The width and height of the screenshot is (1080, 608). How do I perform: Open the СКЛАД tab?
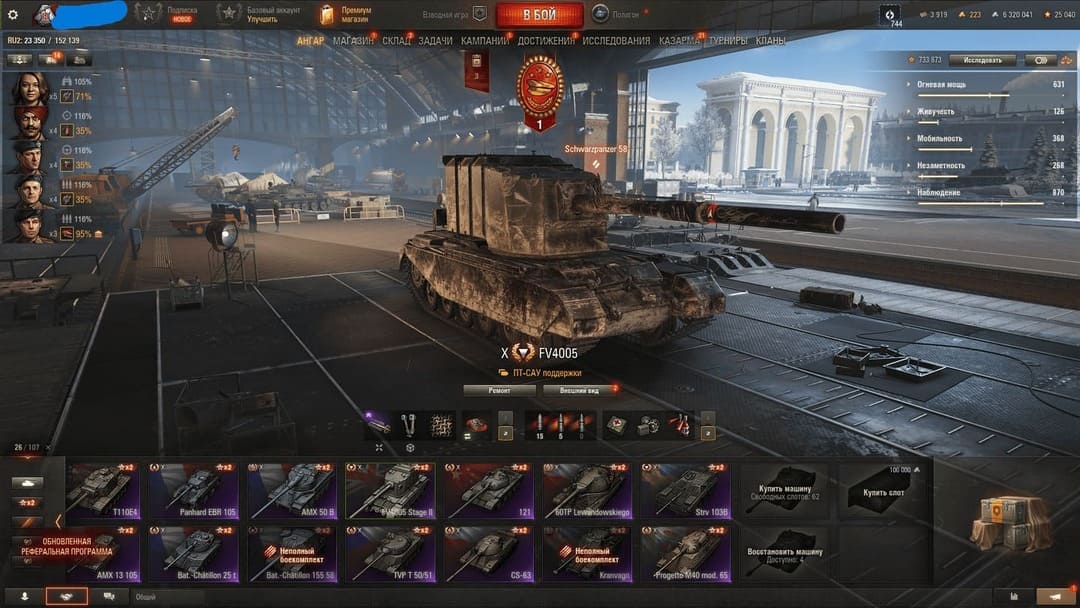(x=396, y=41)
